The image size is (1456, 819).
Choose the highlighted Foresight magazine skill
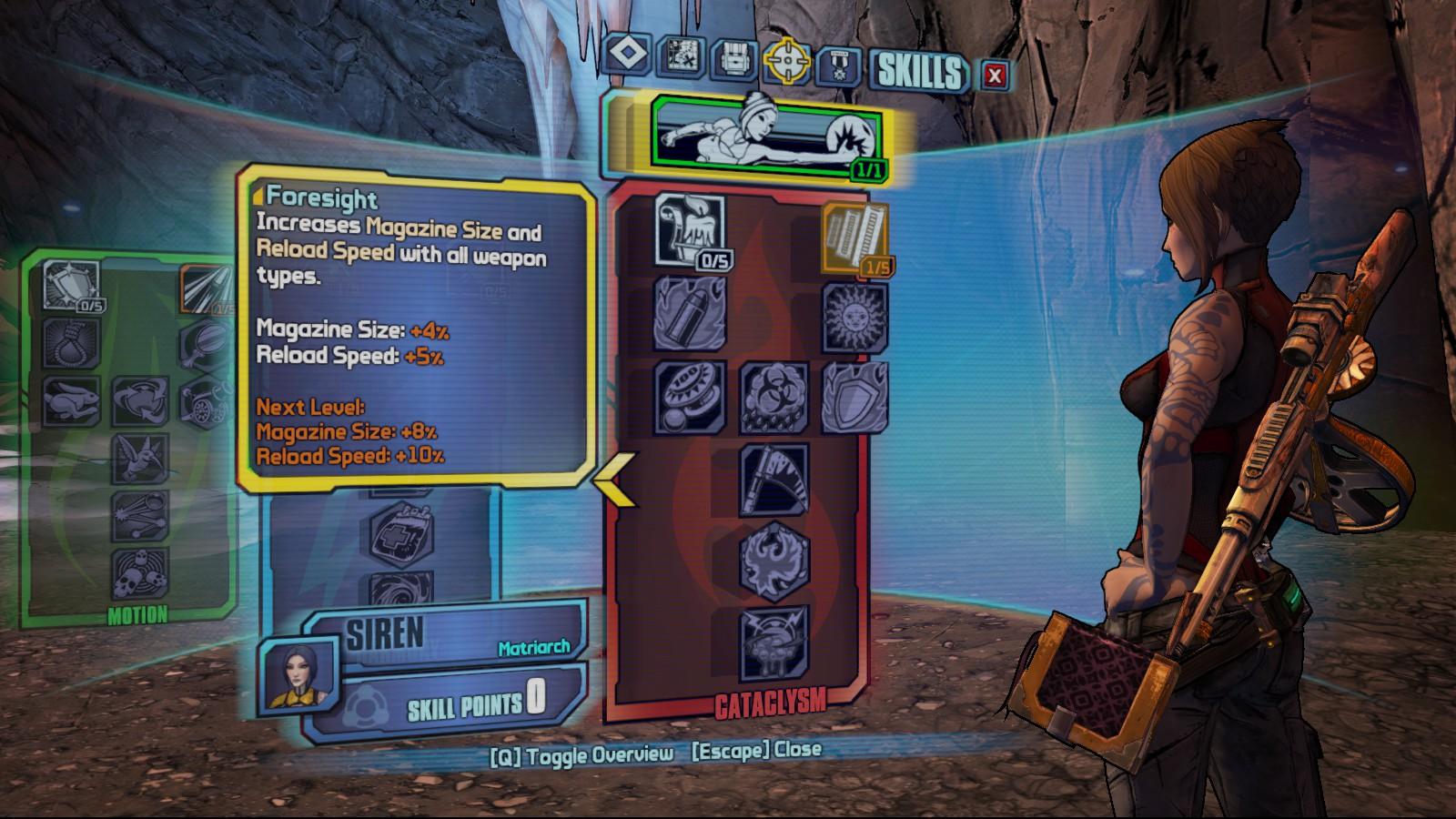point(854,236)
